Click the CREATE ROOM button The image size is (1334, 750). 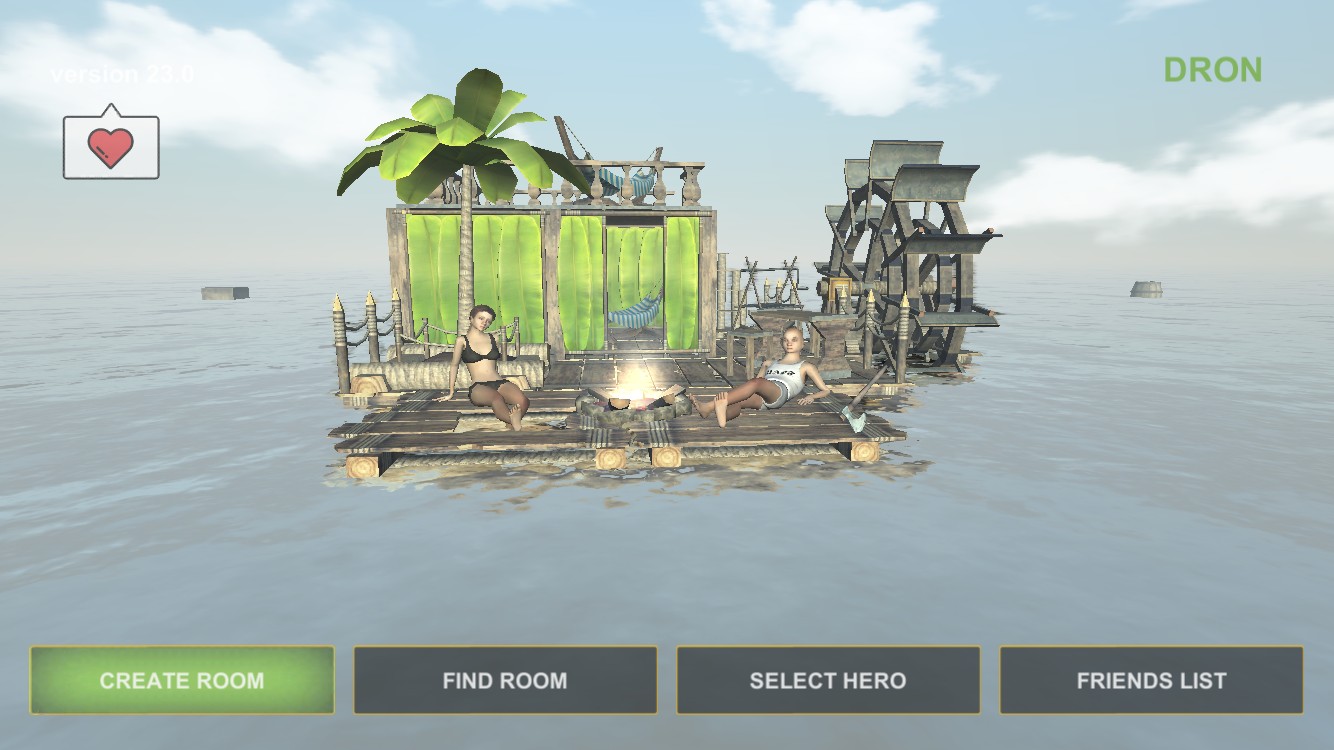coord(182,680)
